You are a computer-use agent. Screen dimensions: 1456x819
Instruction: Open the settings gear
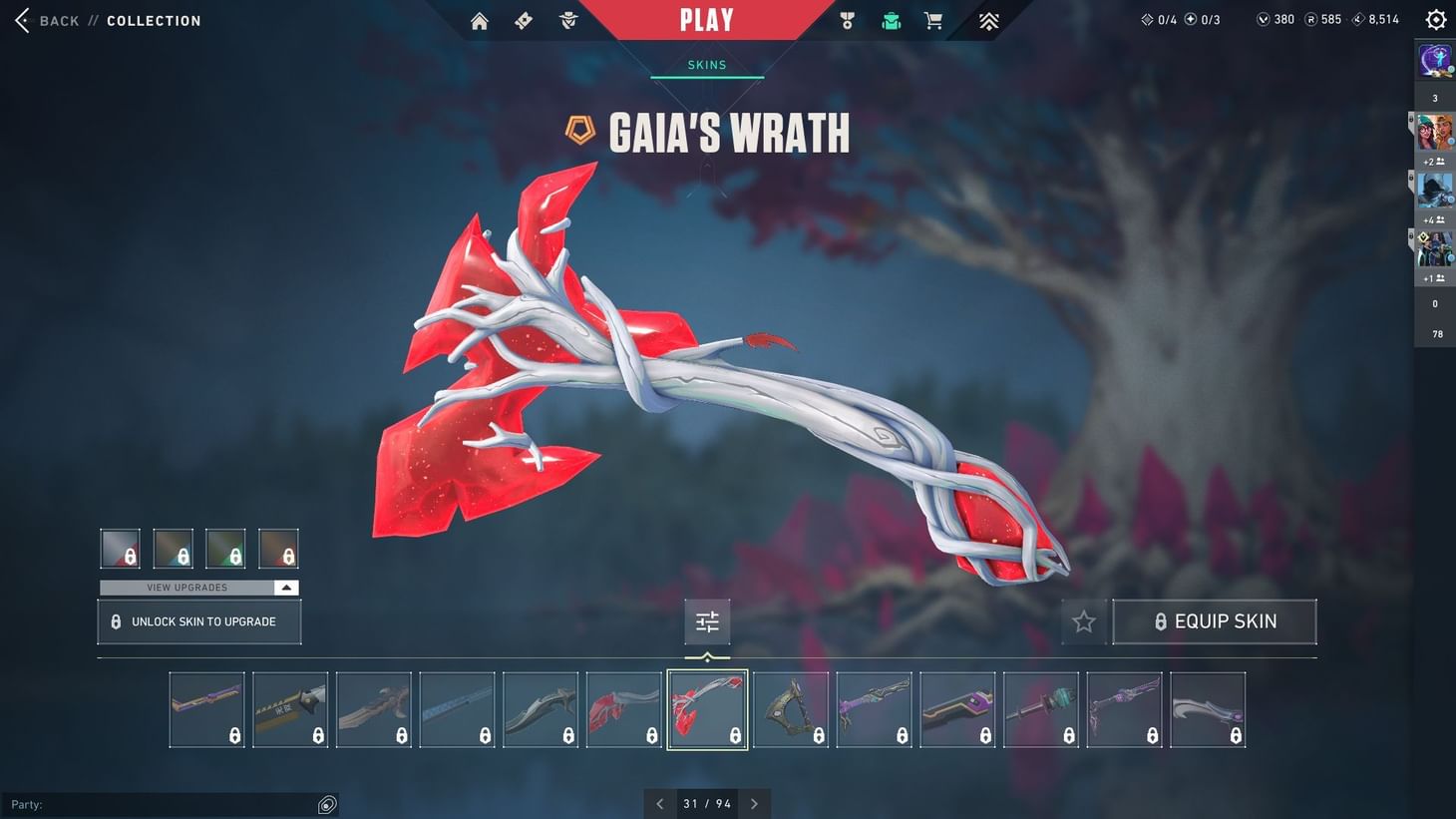1435,19
